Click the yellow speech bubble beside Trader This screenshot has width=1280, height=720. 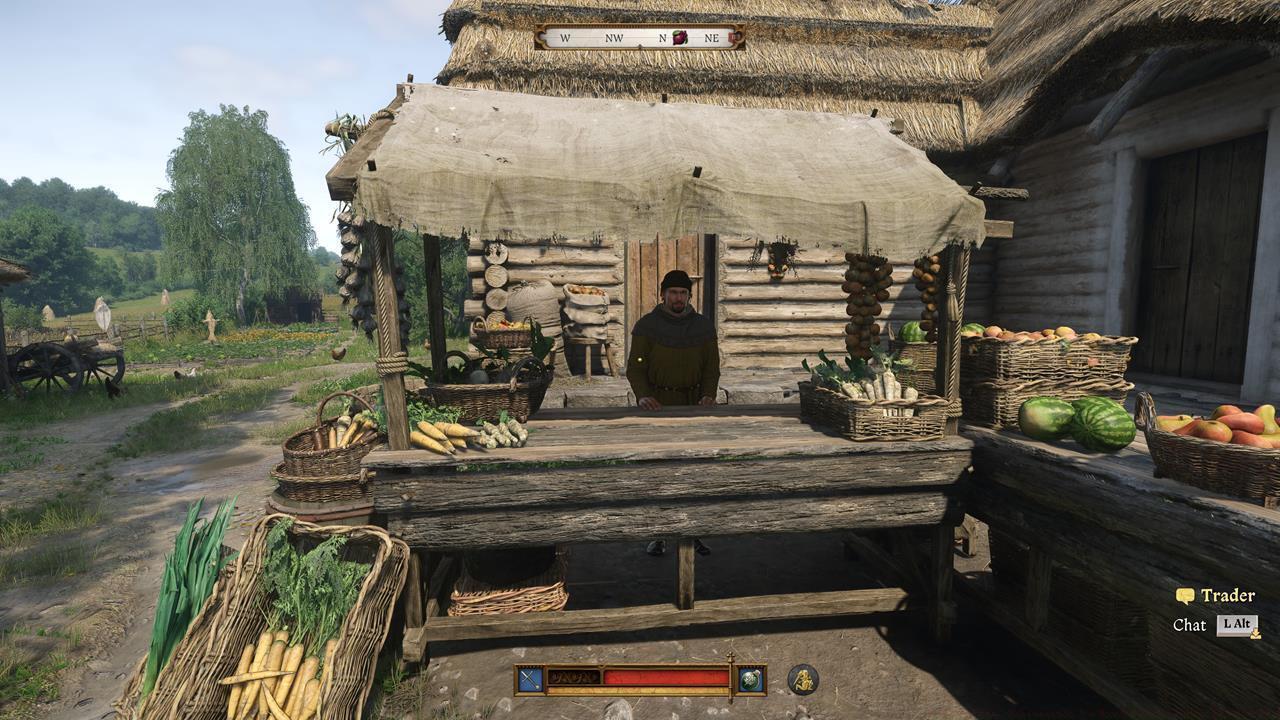[x=1186, y=596]
